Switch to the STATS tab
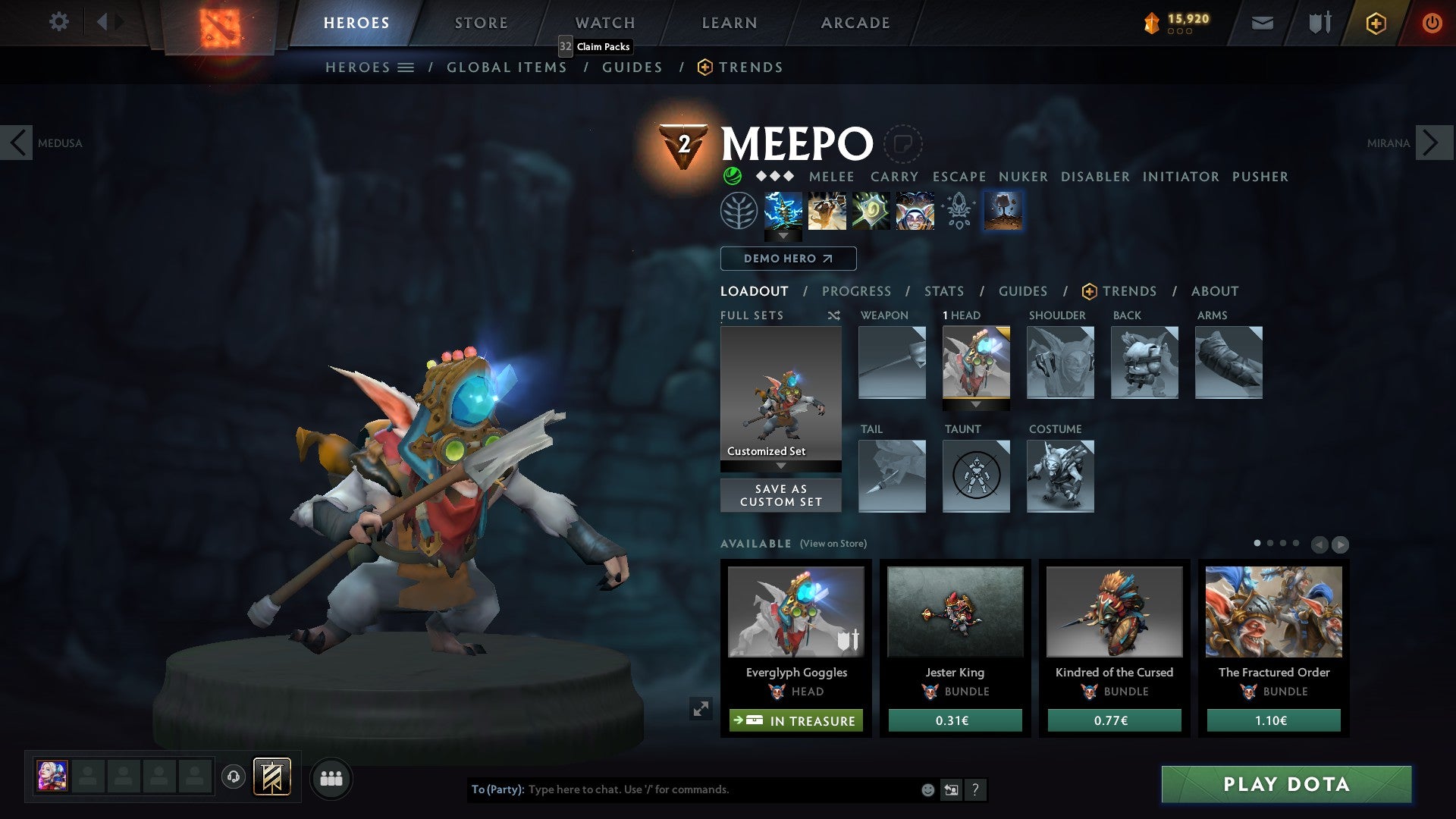This screenshot has height=819, width=1456. 943,291
